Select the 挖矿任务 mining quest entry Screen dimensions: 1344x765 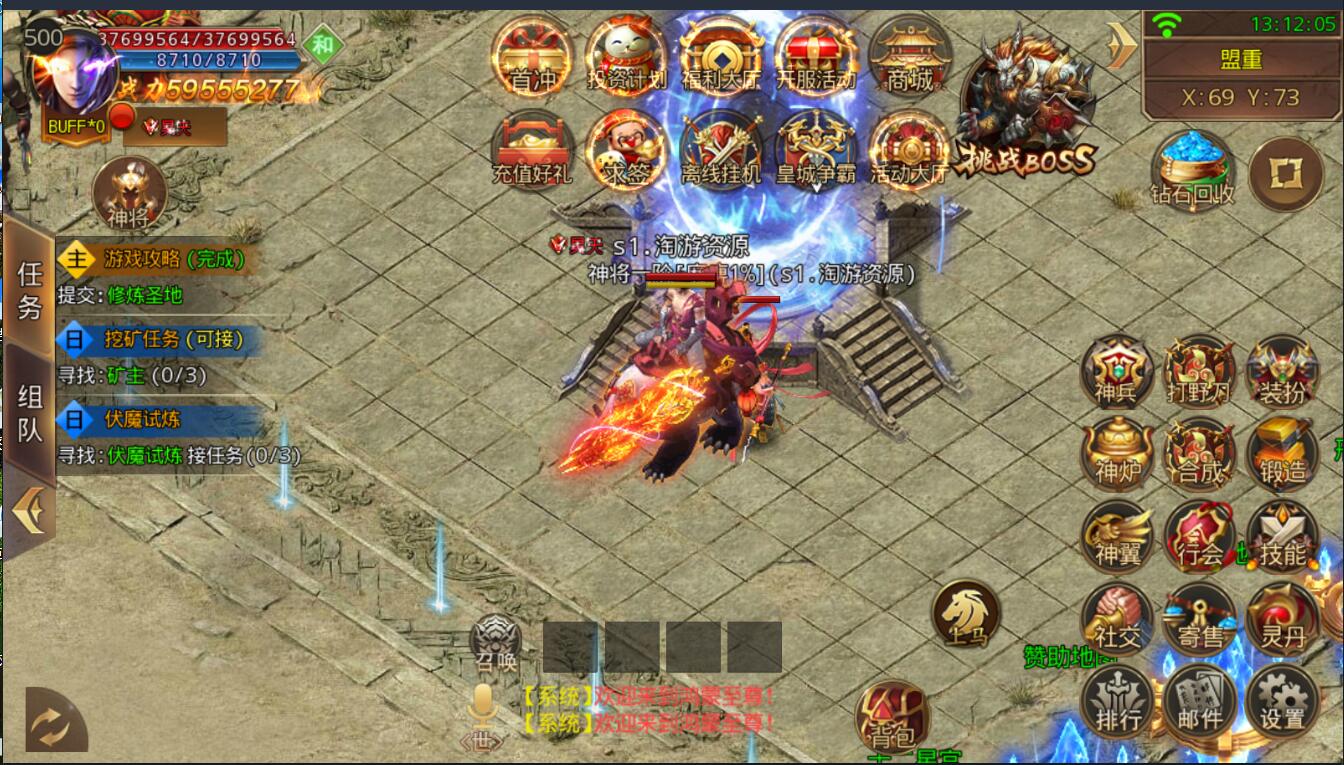click(160, 339)
